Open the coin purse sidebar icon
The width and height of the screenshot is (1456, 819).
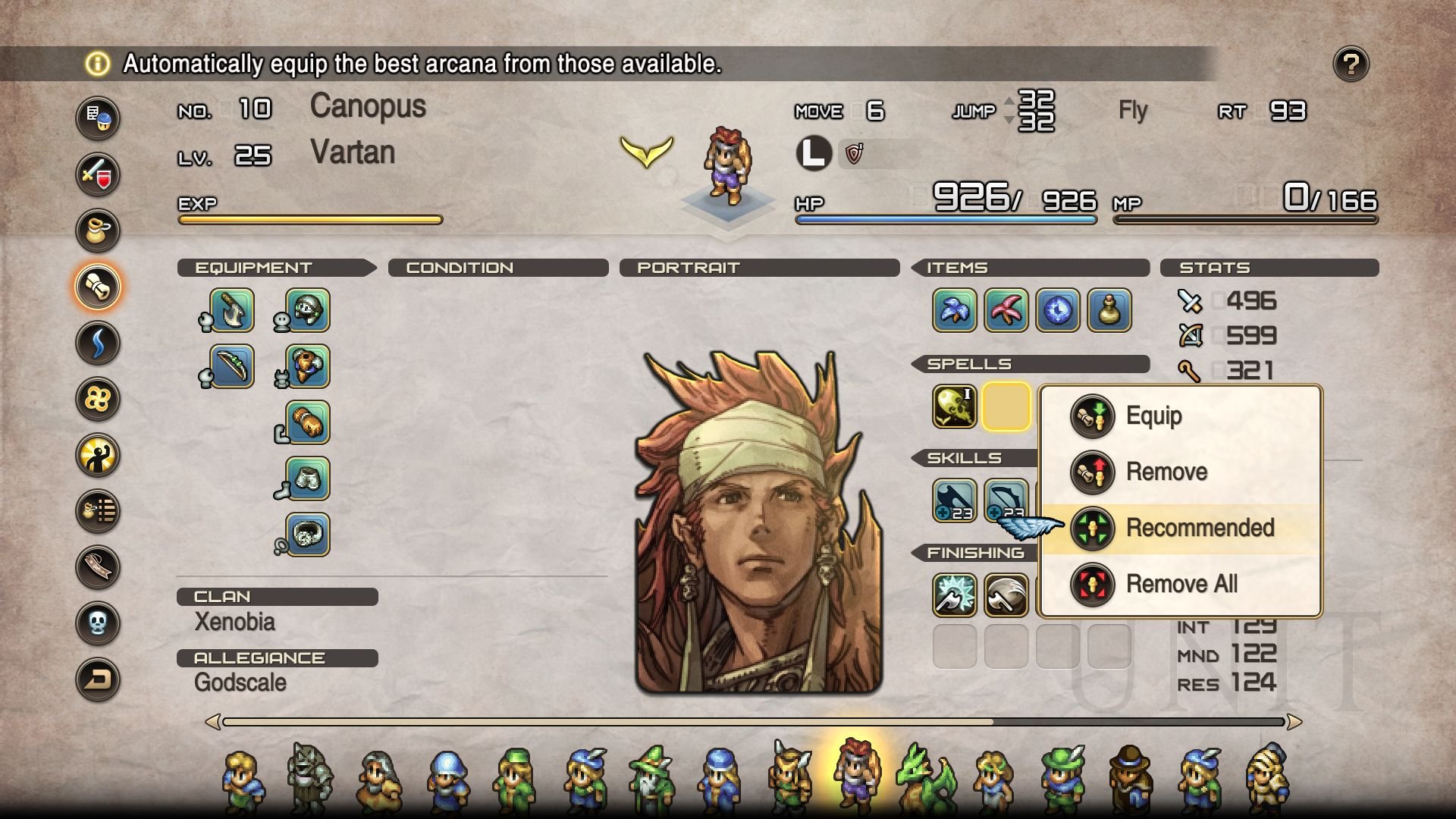[97, 231]
